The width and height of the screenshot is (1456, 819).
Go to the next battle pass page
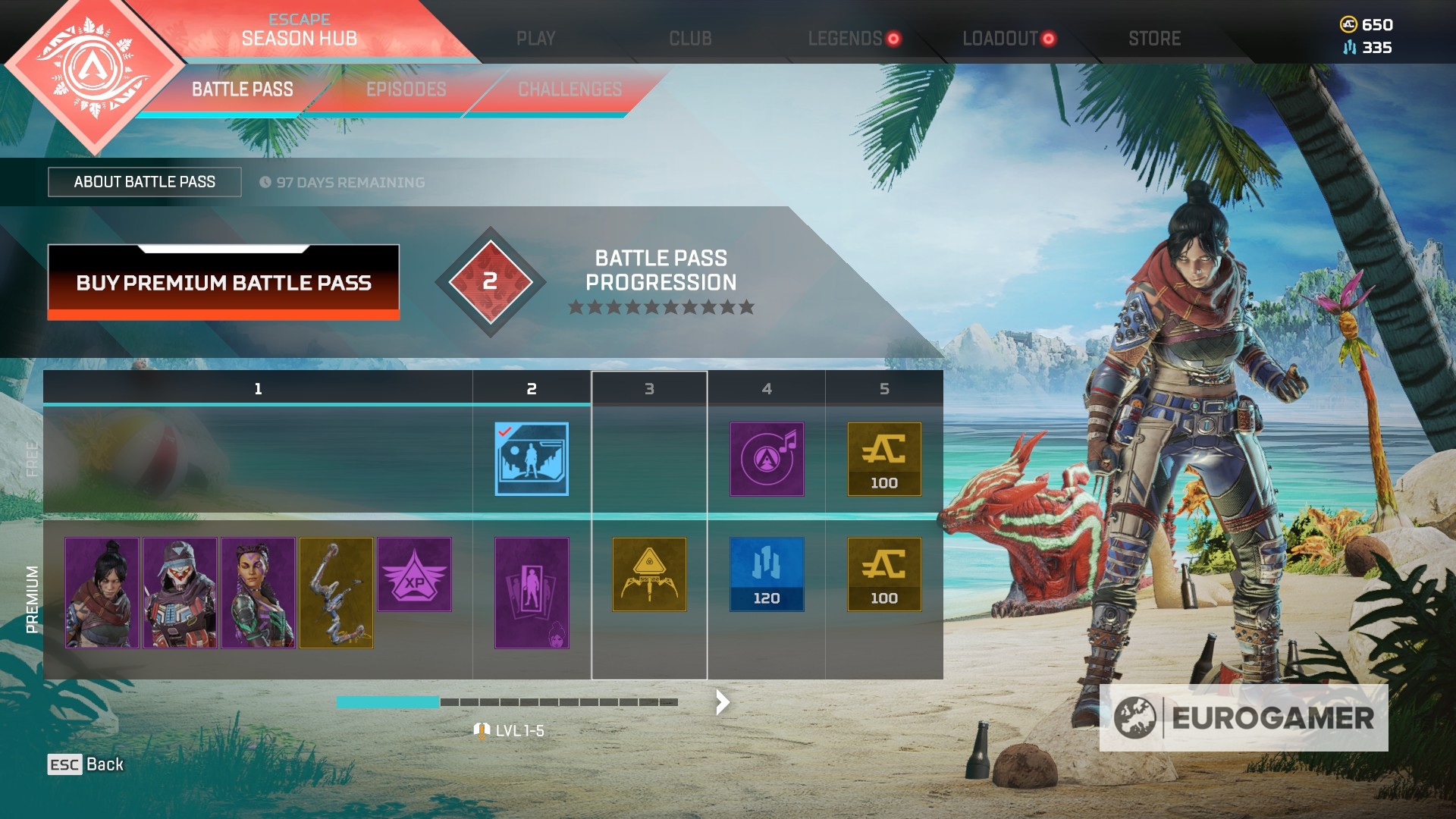(x=722, y=702)
